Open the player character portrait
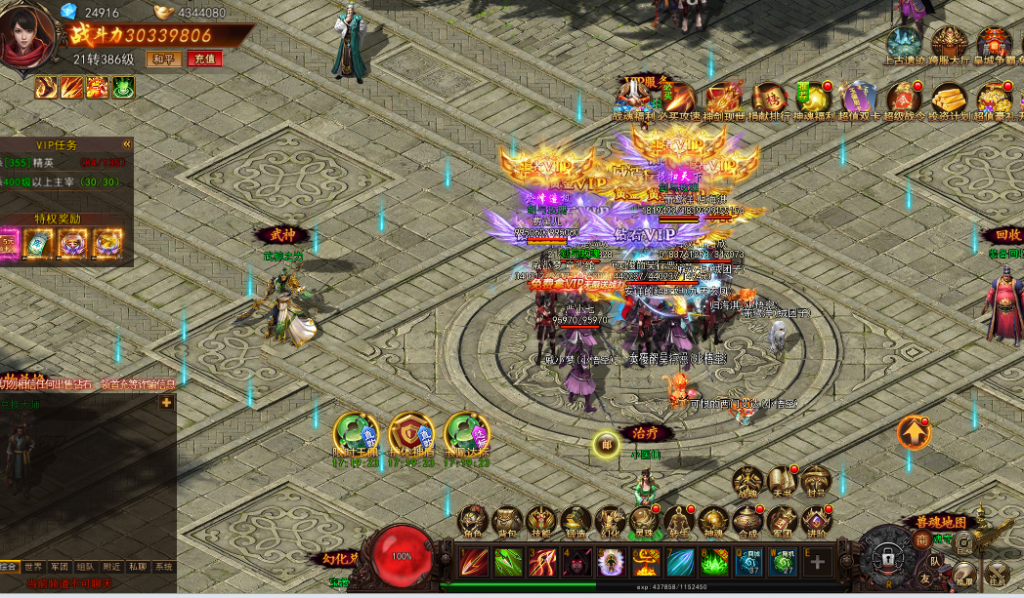Screen dimensions: 1024x598 pos(27,39)
